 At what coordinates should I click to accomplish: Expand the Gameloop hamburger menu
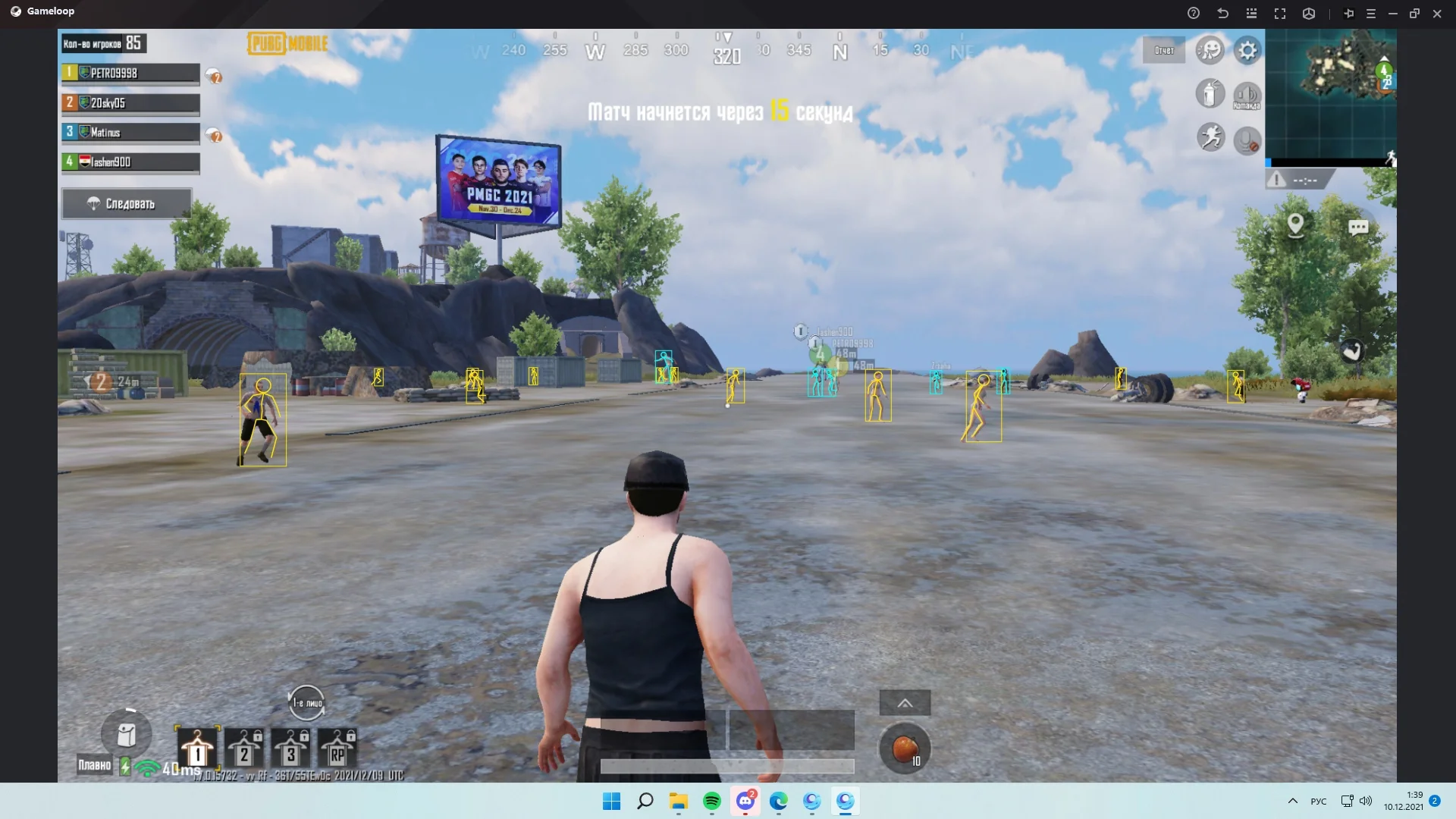coord(1371,13)
